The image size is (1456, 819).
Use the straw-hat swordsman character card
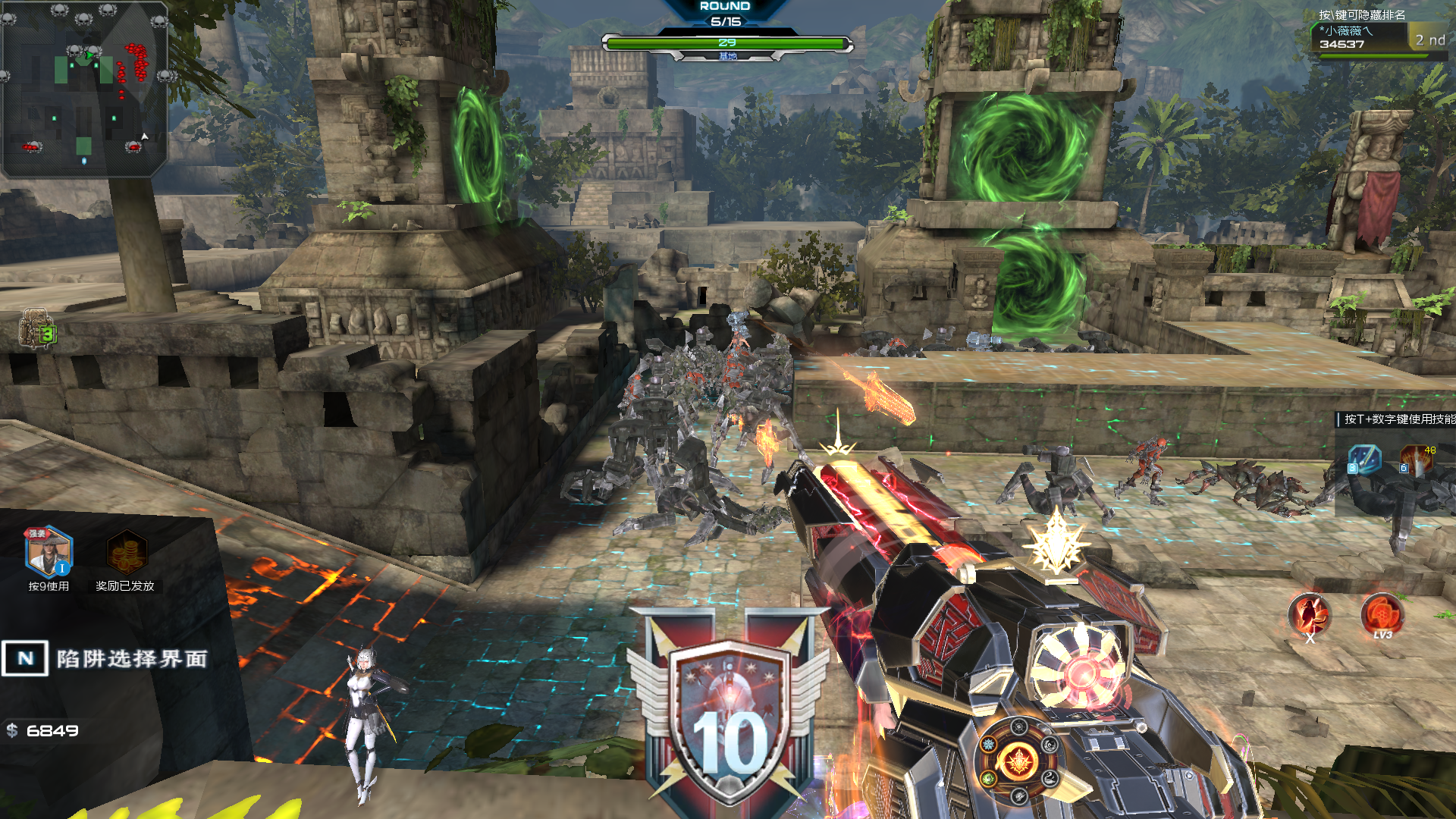point(49,552)
